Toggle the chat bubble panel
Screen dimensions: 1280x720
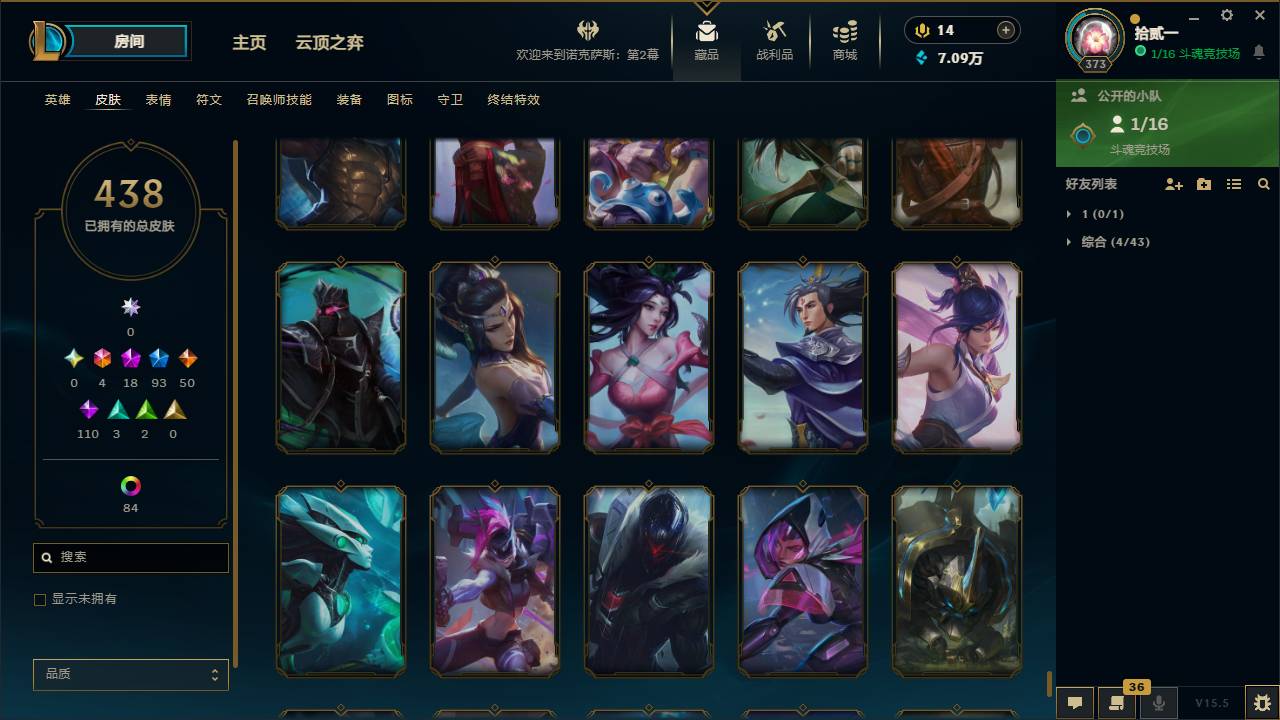[1073, 703]
